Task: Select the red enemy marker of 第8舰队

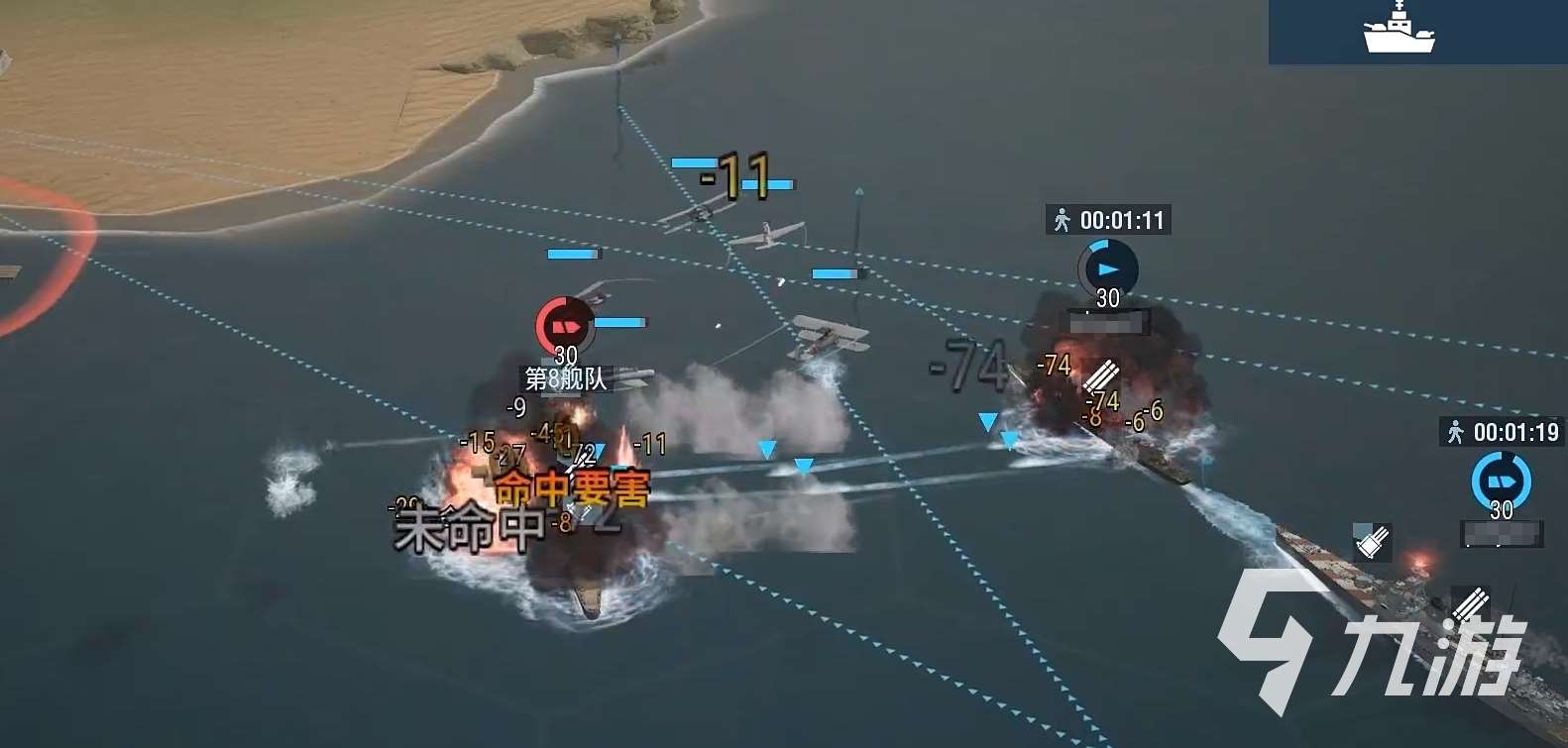Action: [x=564, y=325]
